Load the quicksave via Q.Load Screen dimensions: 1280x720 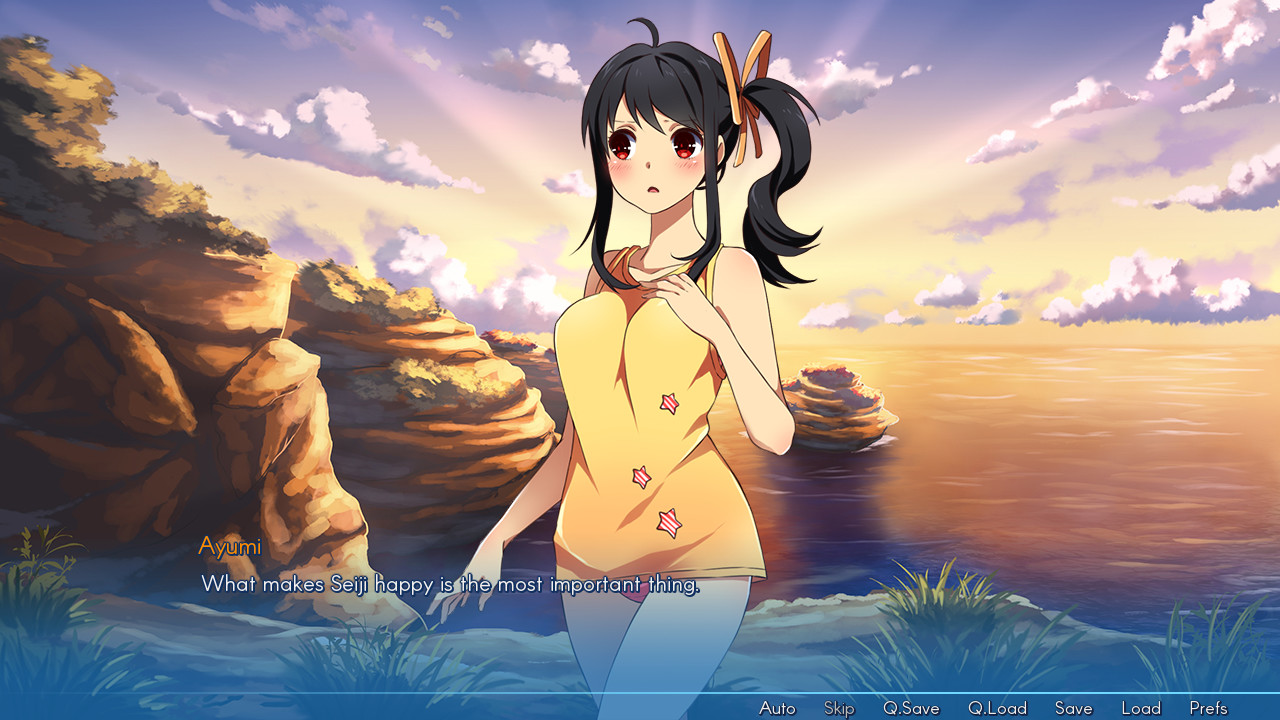point(1000,707)
